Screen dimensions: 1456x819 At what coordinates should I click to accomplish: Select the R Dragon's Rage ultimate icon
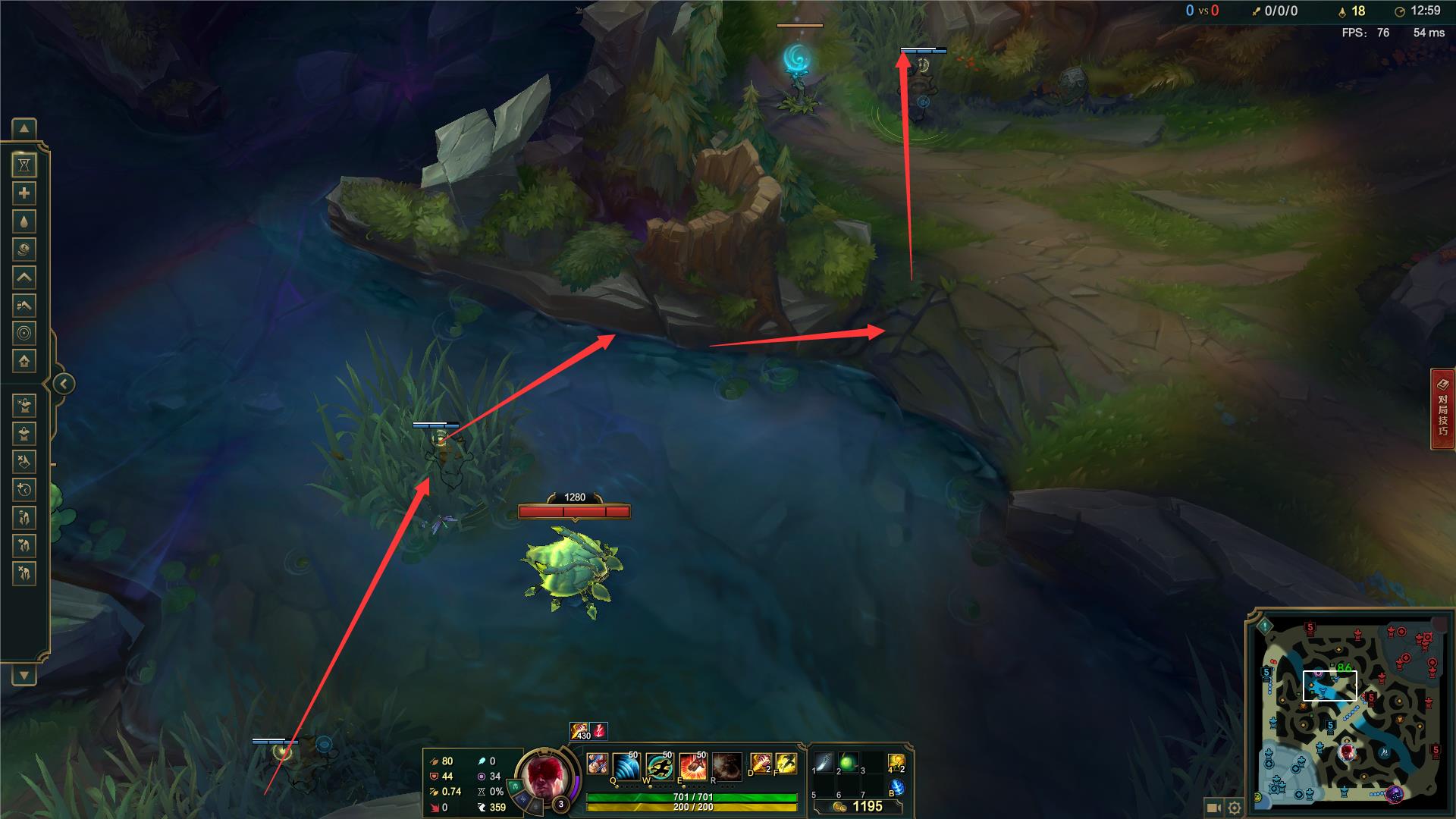(x=726, y=767)
